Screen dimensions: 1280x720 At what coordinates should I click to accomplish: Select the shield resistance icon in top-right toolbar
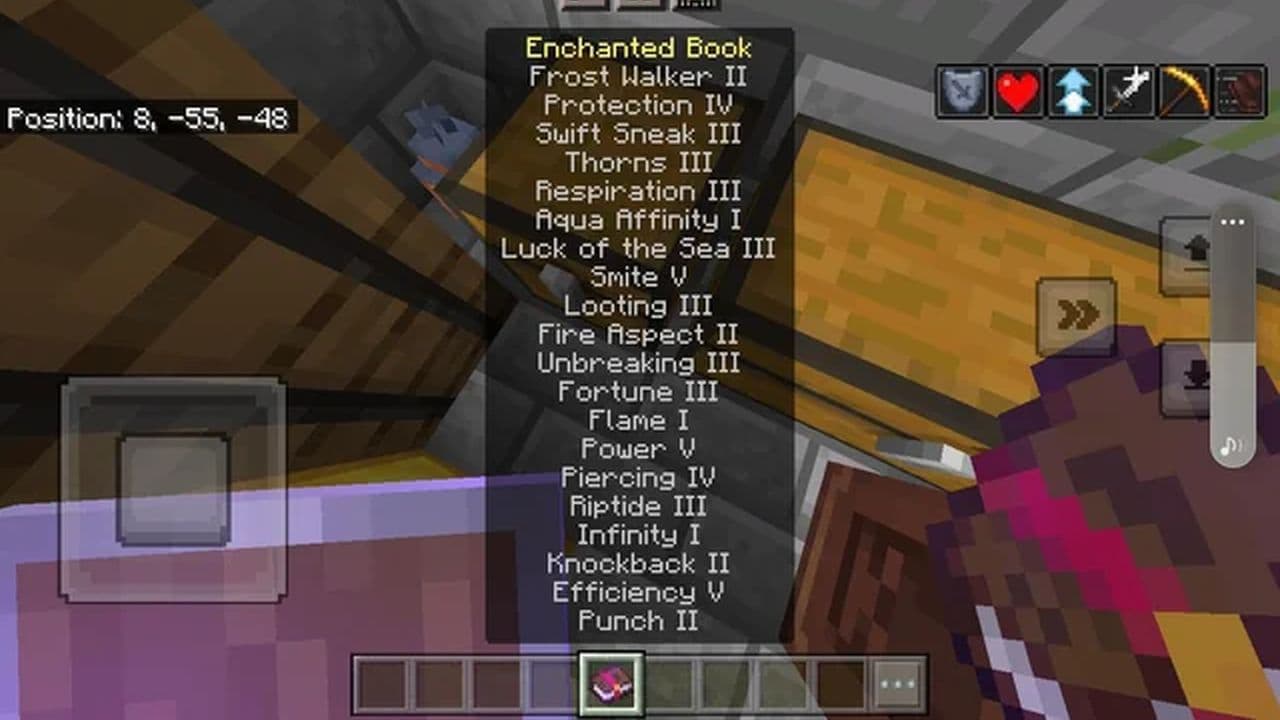tap(960, 88)
